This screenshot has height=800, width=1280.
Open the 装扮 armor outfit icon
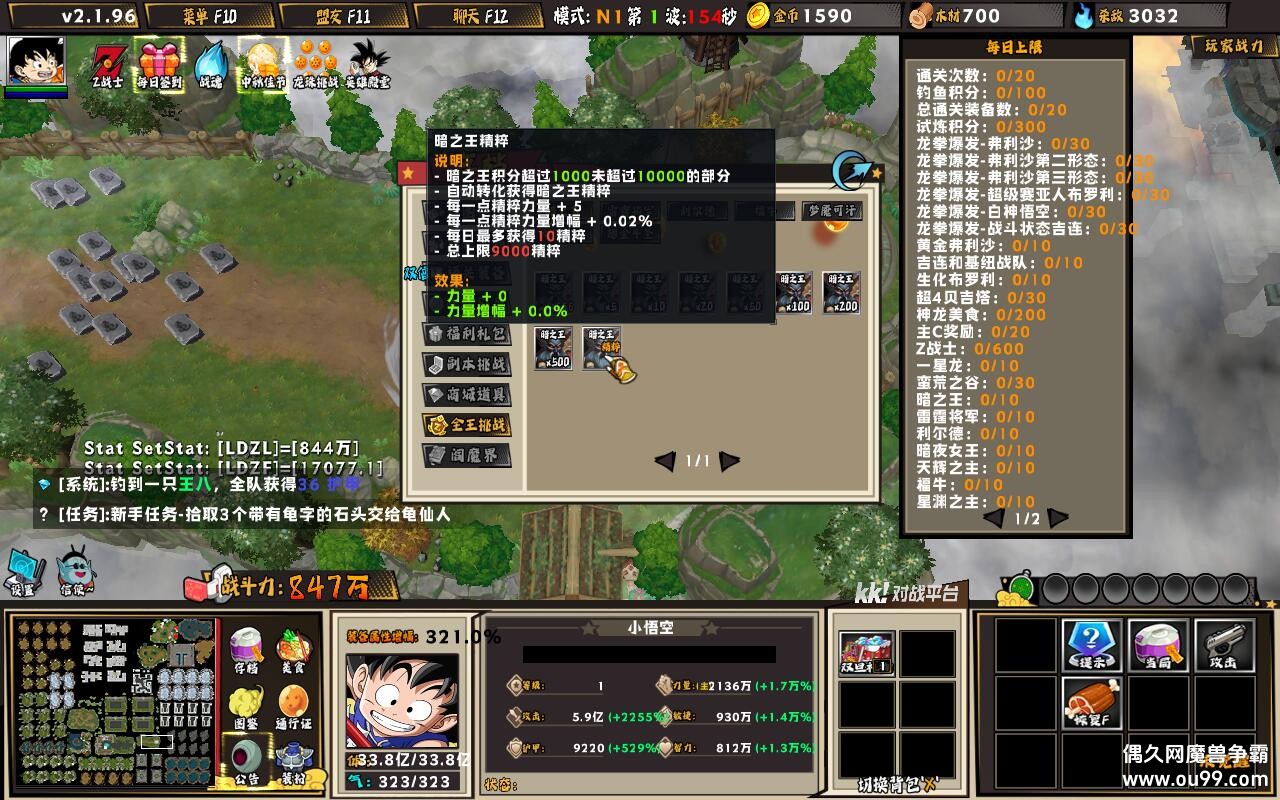292,757
